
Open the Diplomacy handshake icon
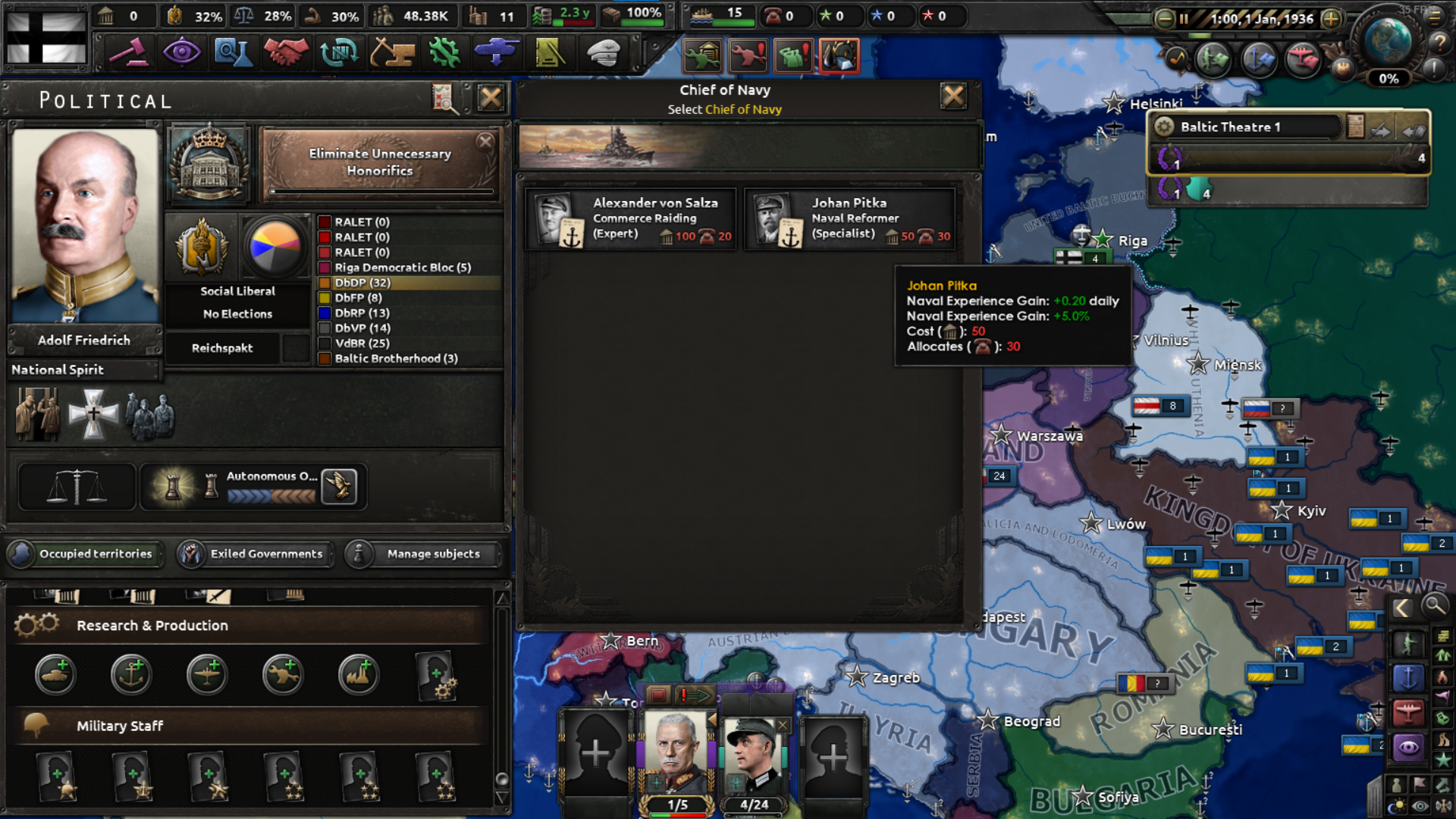[286, 51]
